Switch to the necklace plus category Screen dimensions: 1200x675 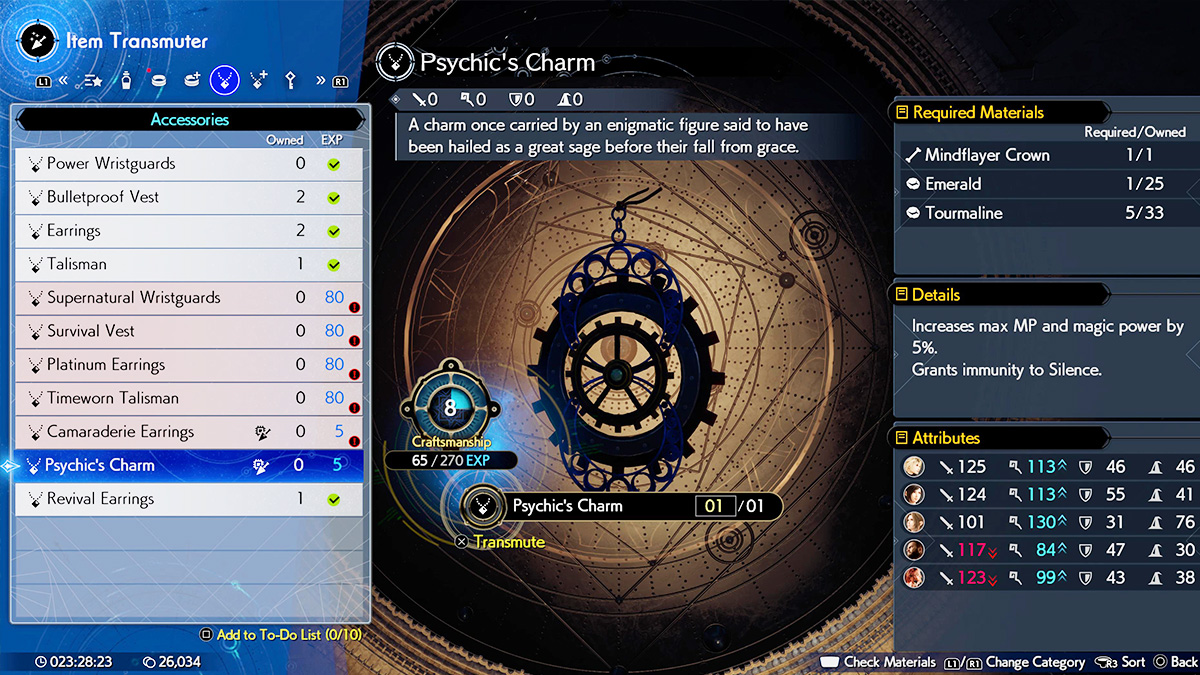pyautogui.click(x=258, y=80)
